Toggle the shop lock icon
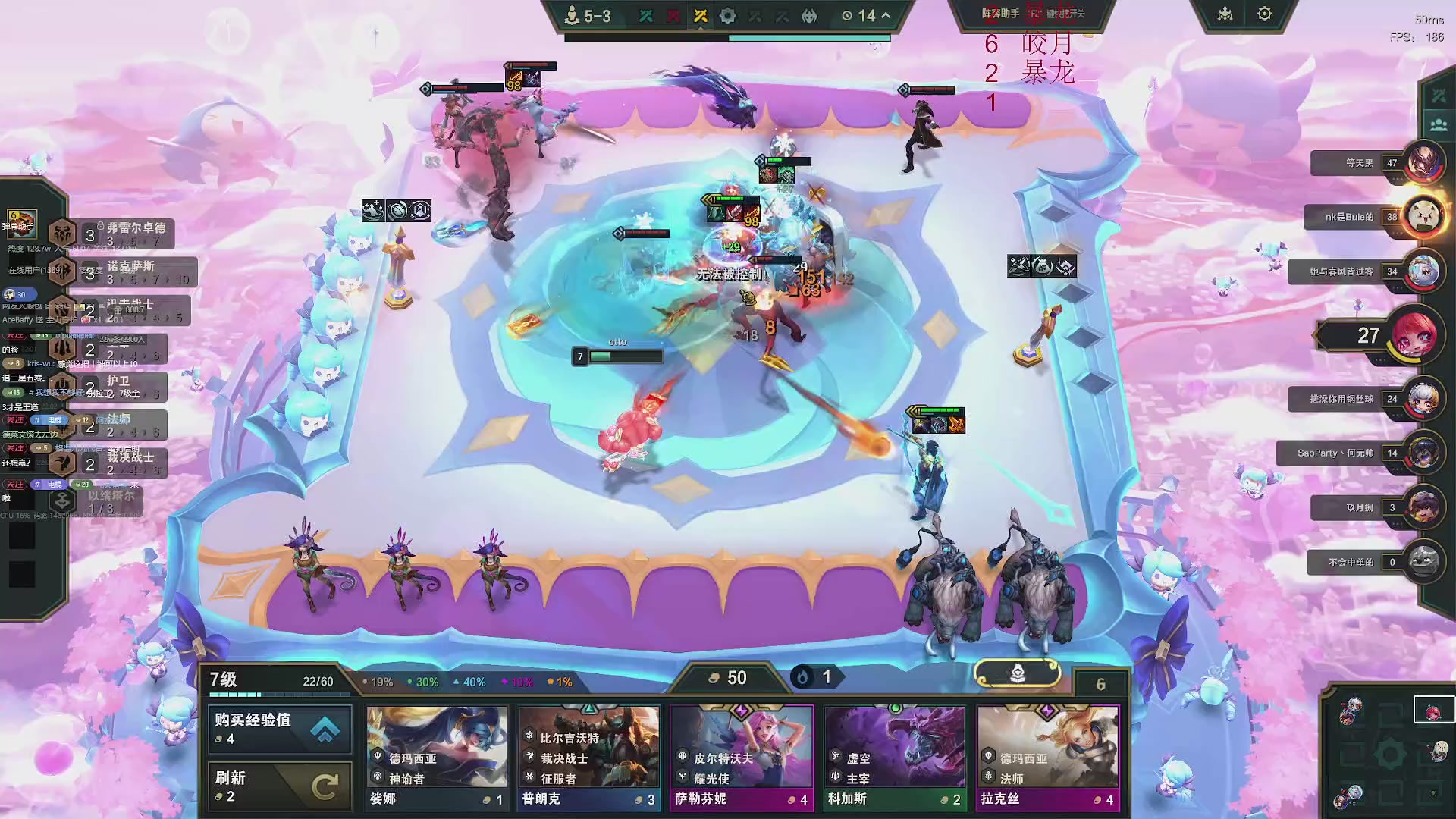1456x819 pixels. 1017,673
